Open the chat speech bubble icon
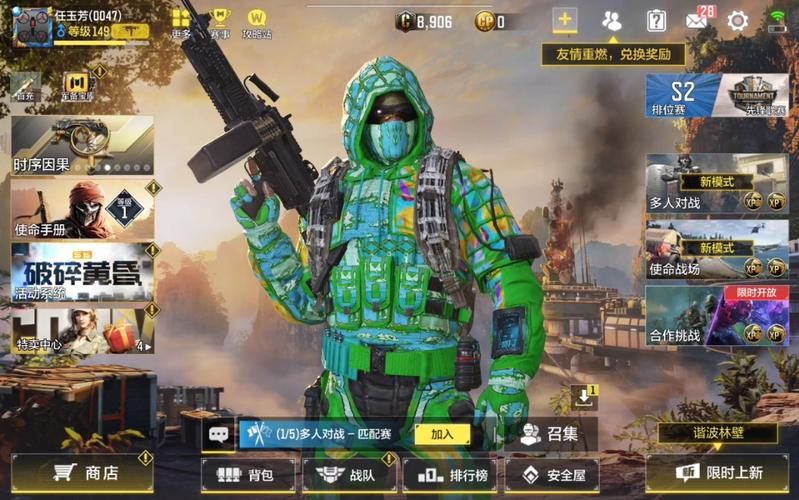This screenshot has height=500, width=799. tap(218, 434)
